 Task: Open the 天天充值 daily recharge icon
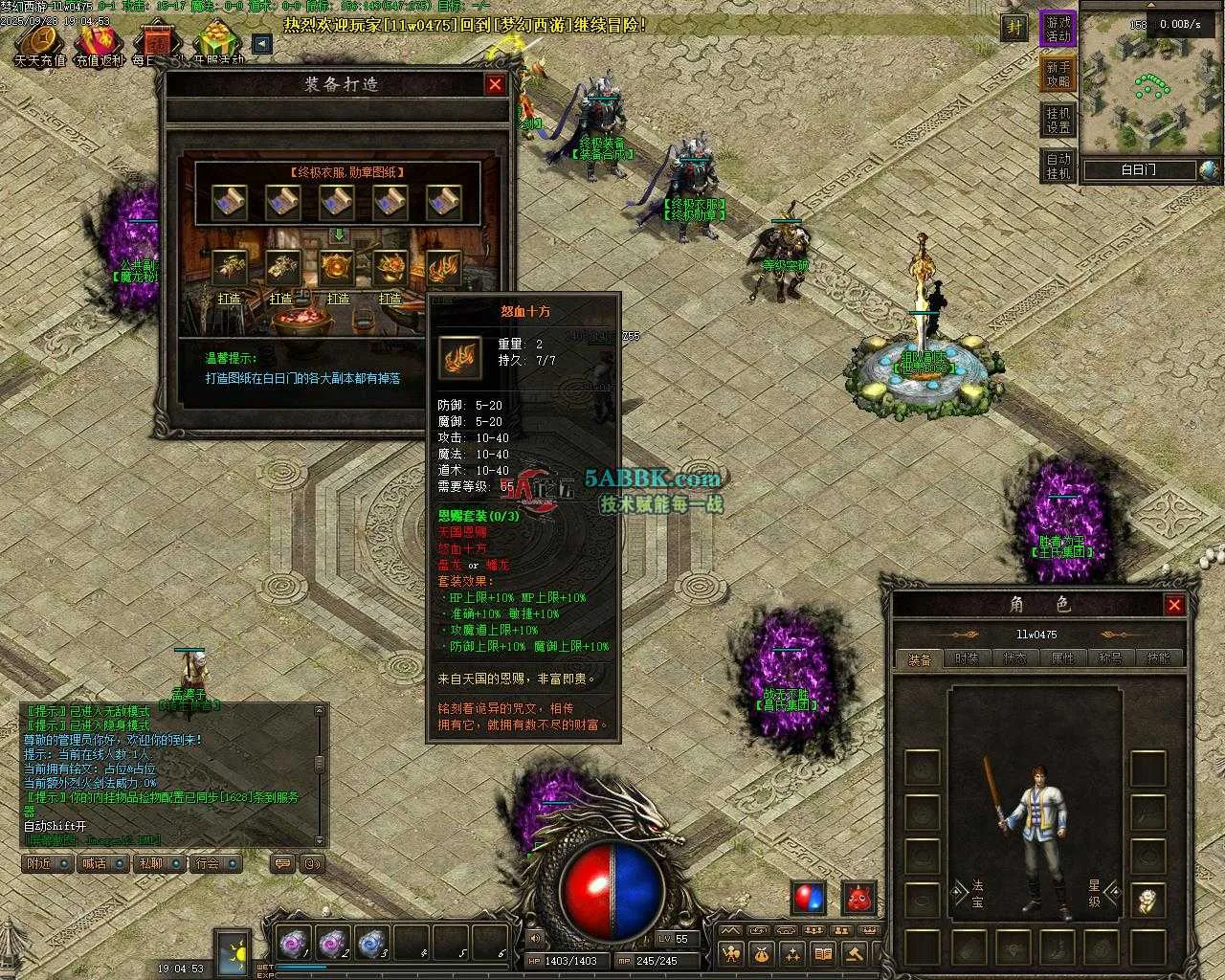click(x=40, y=42)
